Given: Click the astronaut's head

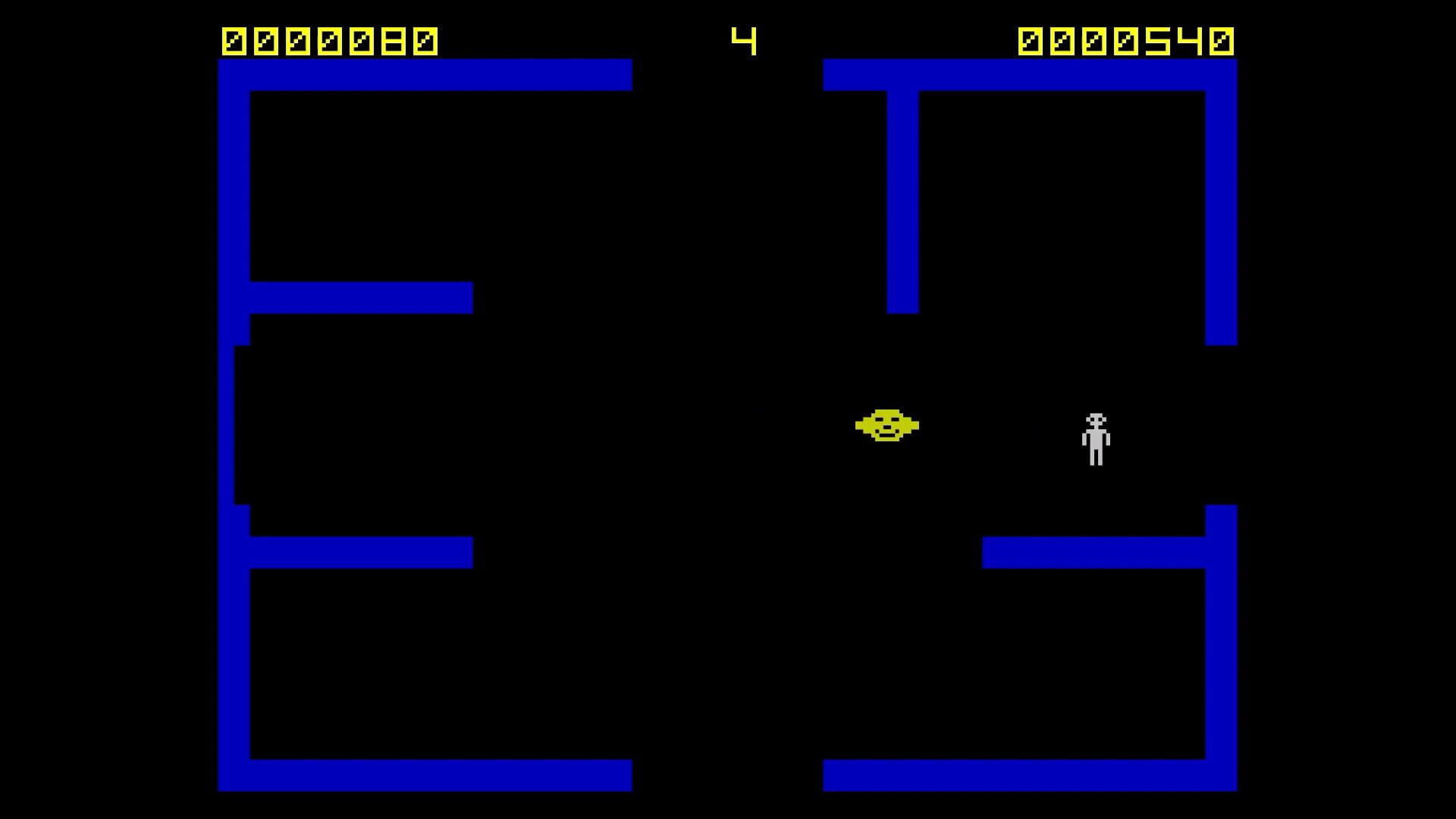Looking at the screenshot, I should (1094, 419).
